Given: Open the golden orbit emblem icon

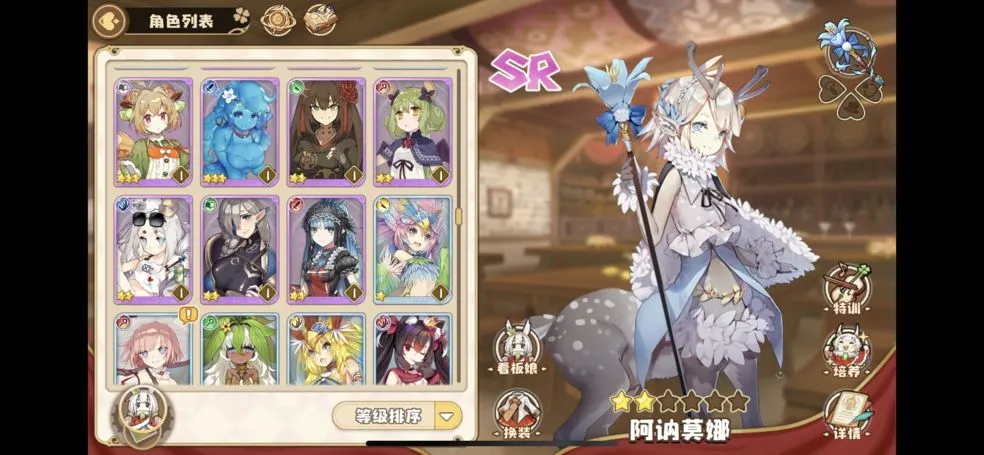Looking at the screenshot, I should click(x=277, y=20).
